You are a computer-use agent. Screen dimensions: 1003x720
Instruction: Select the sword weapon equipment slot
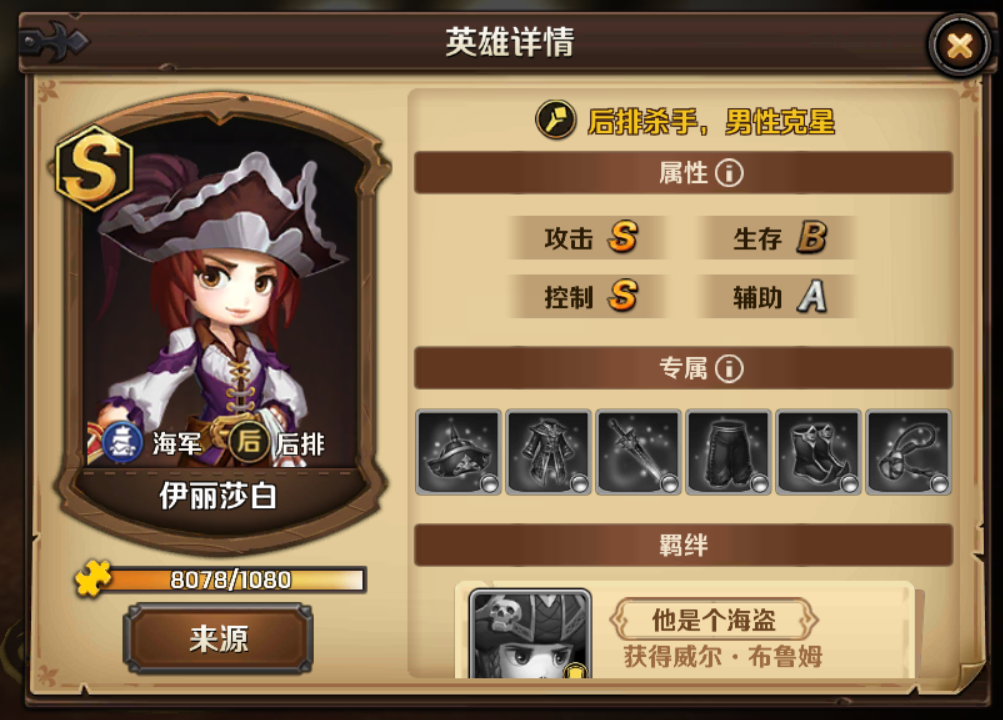point(638,452)
